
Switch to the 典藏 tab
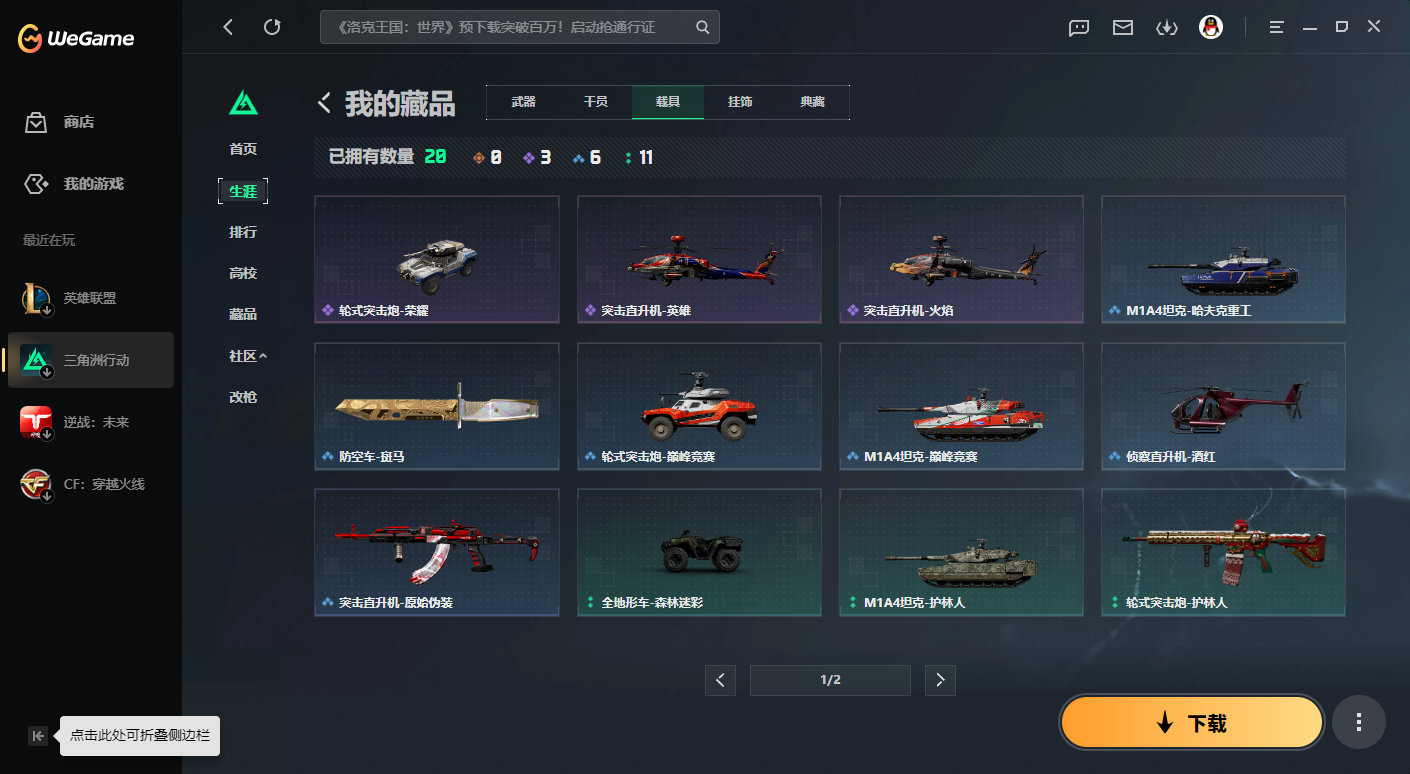pos(812,101)
